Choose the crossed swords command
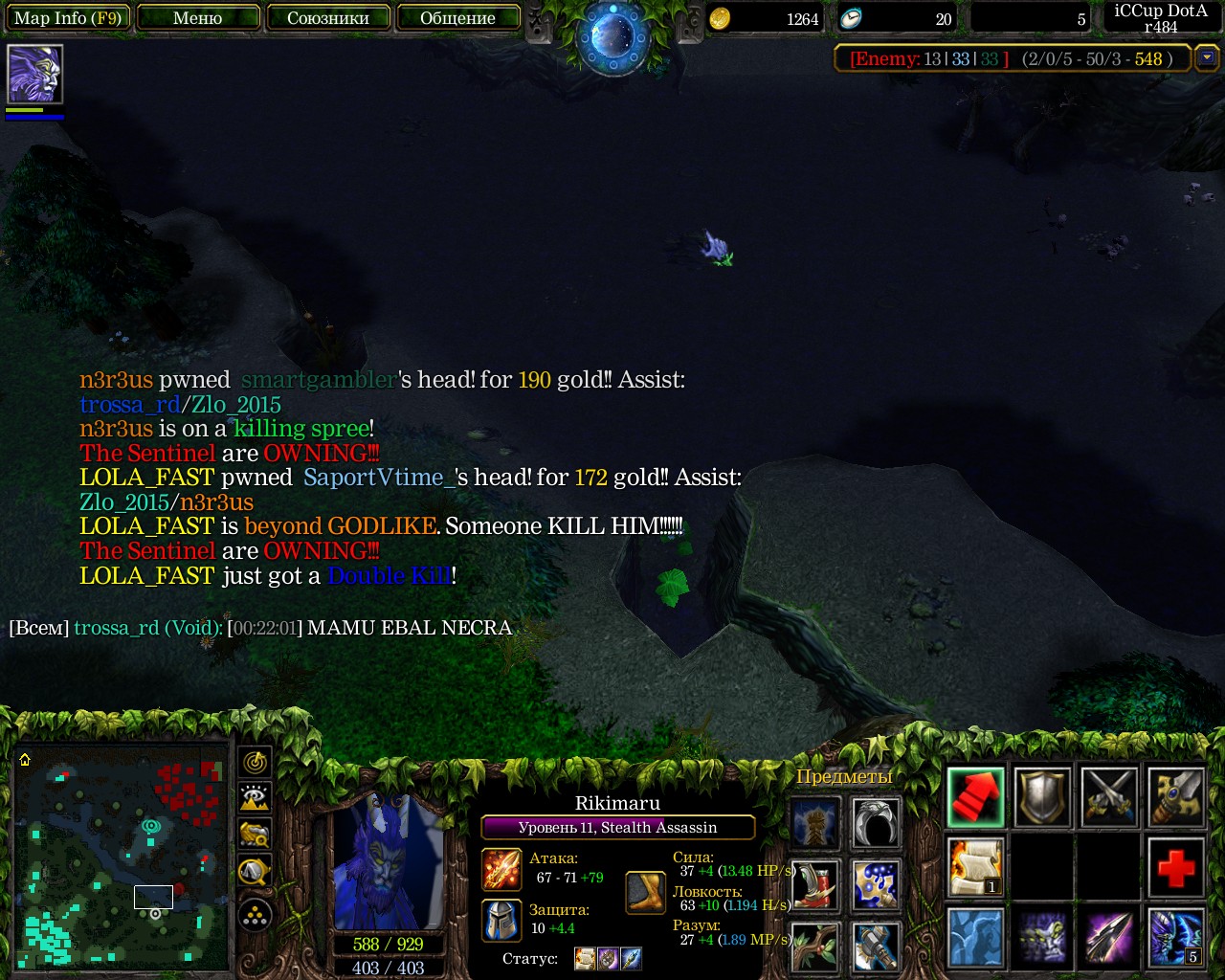 point(1109,797)
